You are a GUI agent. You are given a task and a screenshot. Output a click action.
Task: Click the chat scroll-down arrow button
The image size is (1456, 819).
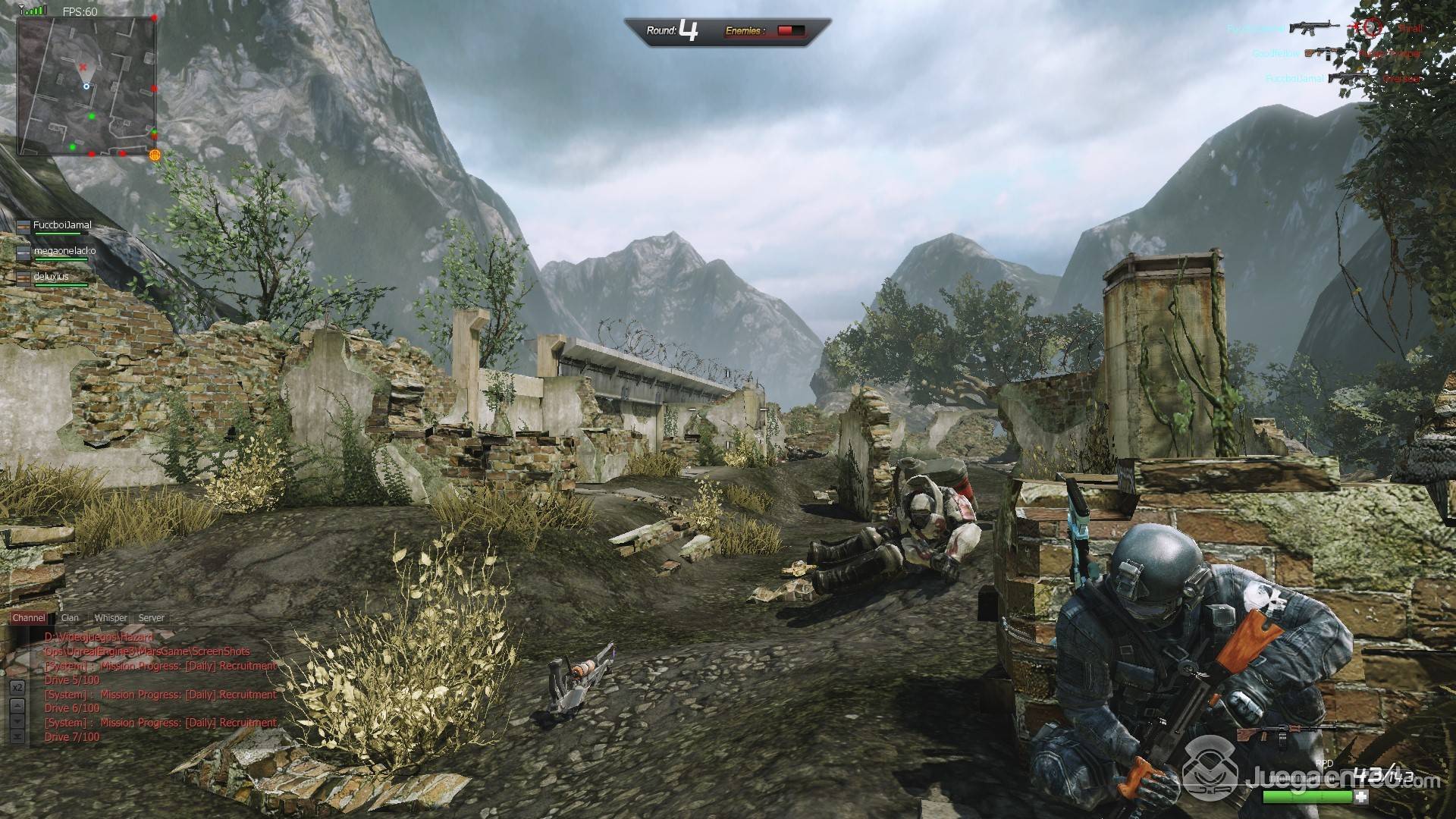point(17,720)
